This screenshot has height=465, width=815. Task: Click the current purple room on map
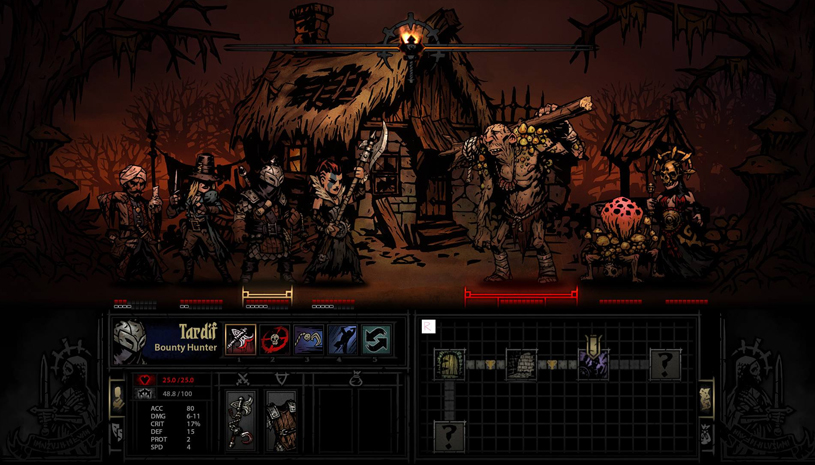[593, 362]
